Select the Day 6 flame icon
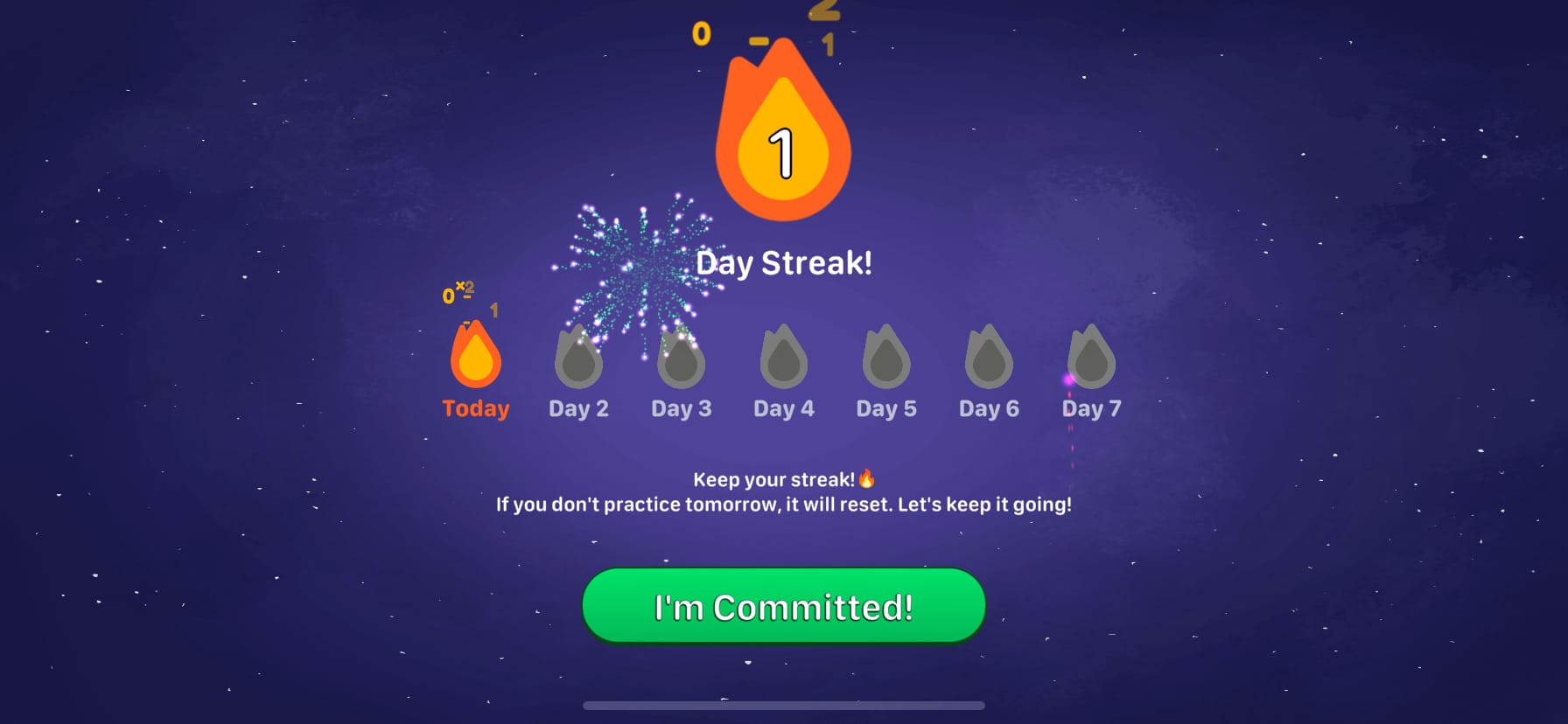This screenshot has height=724, width=1568. click(988, 359)
